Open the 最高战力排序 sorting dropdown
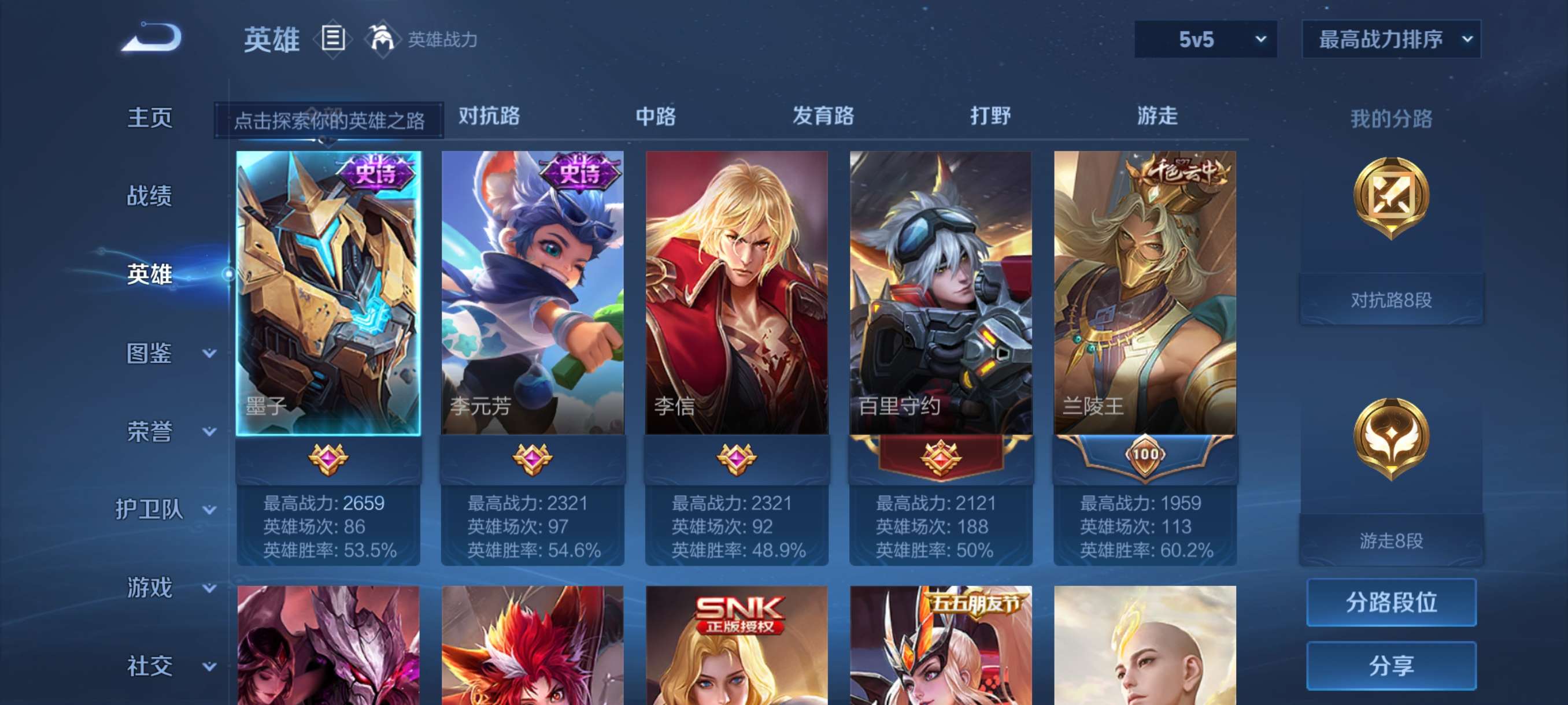Screen dimensions: 1568x705 click(1391, 39)
